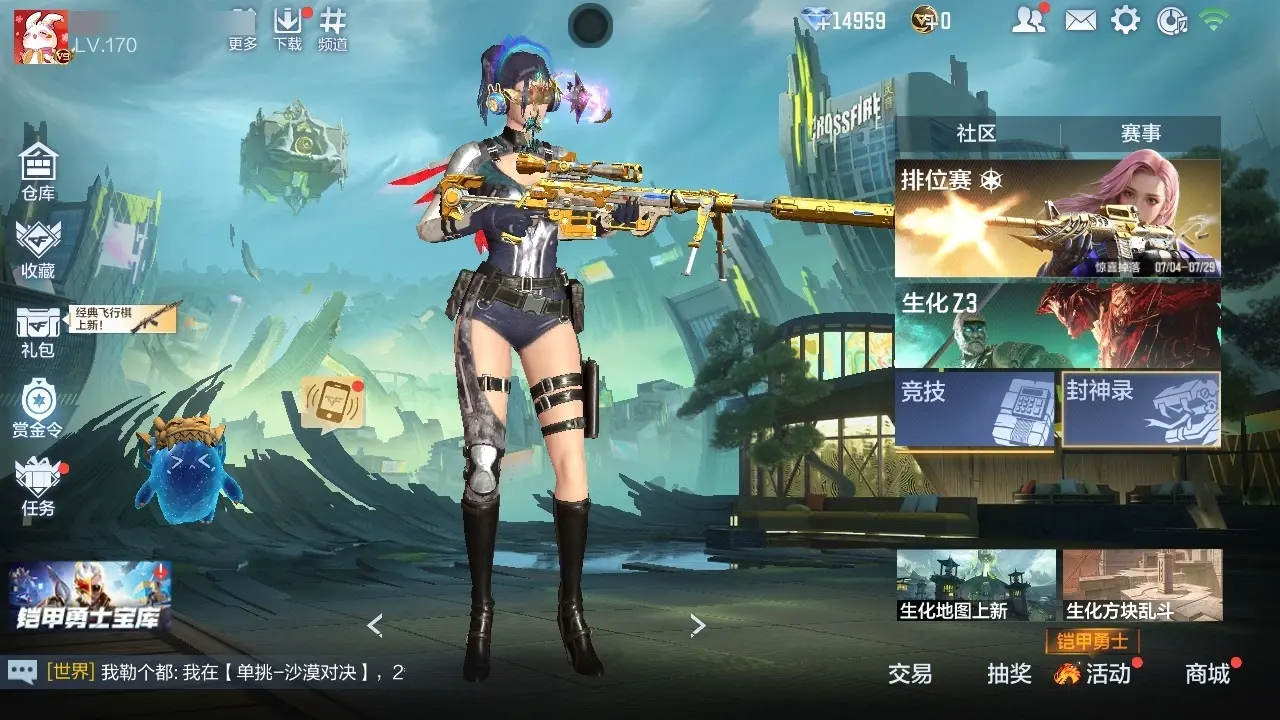
Task: Open the 收藏 collection menu
Action: pos(38,248)
